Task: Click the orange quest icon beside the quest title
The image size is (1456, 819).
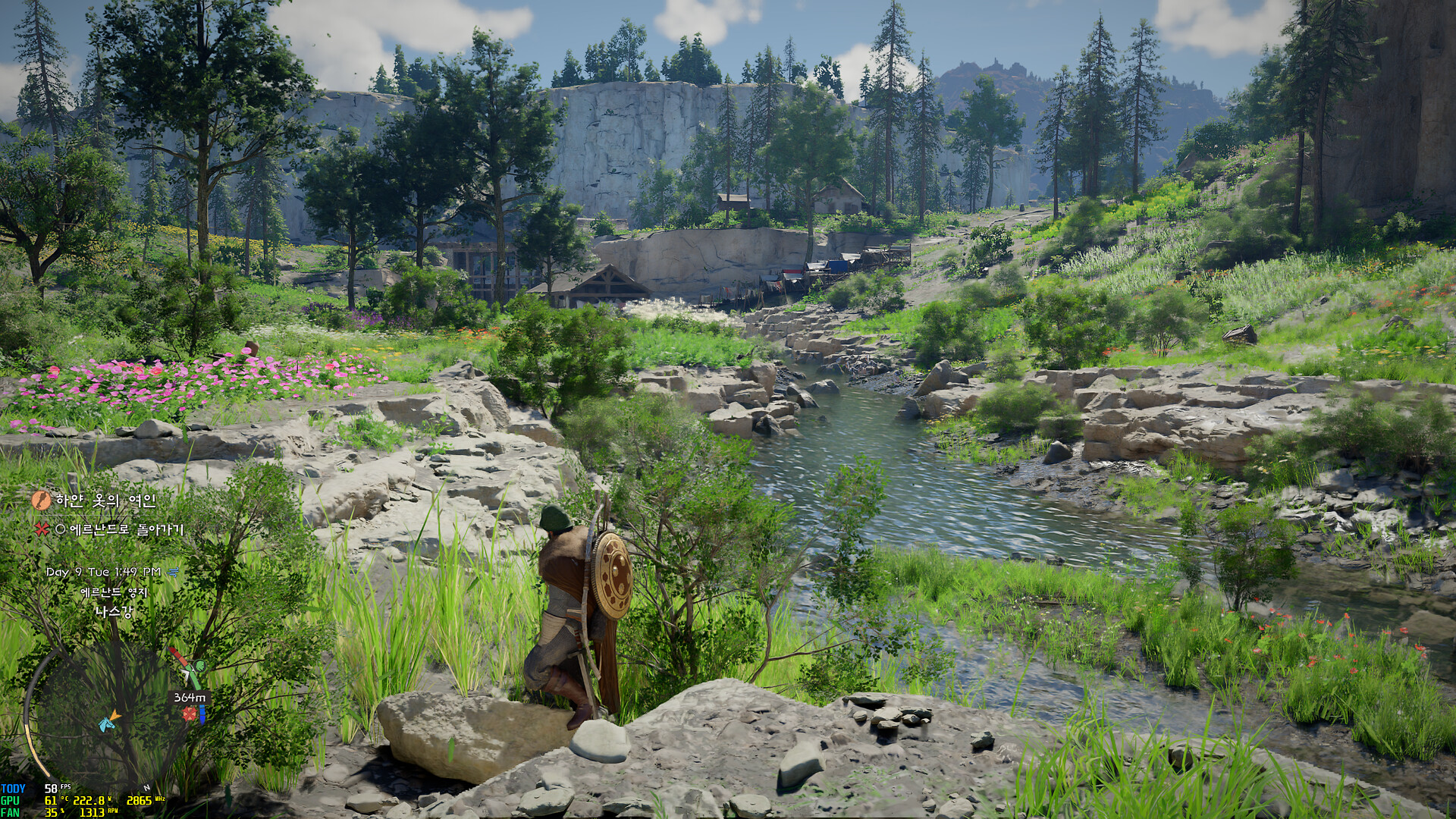Action: (41, 500)
